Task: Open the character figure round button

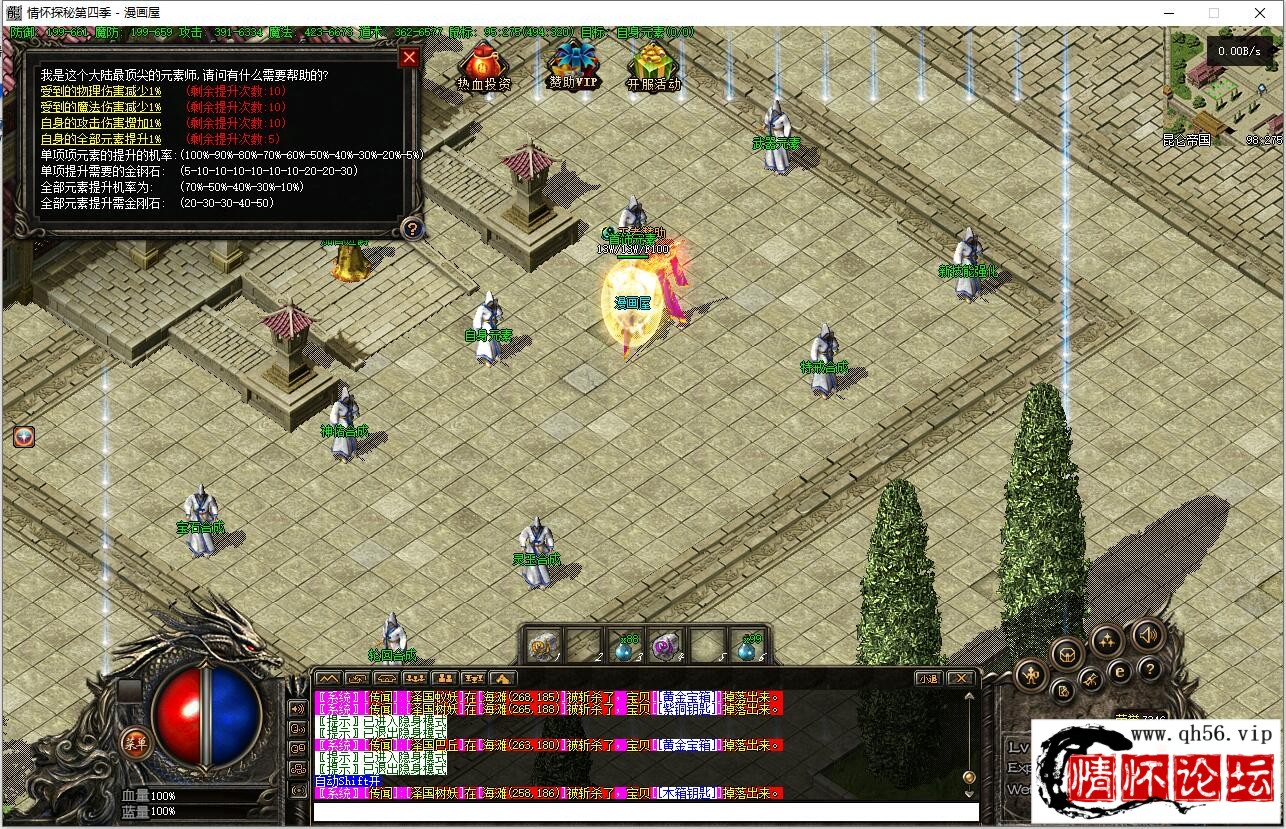Action: [1031, 675]
